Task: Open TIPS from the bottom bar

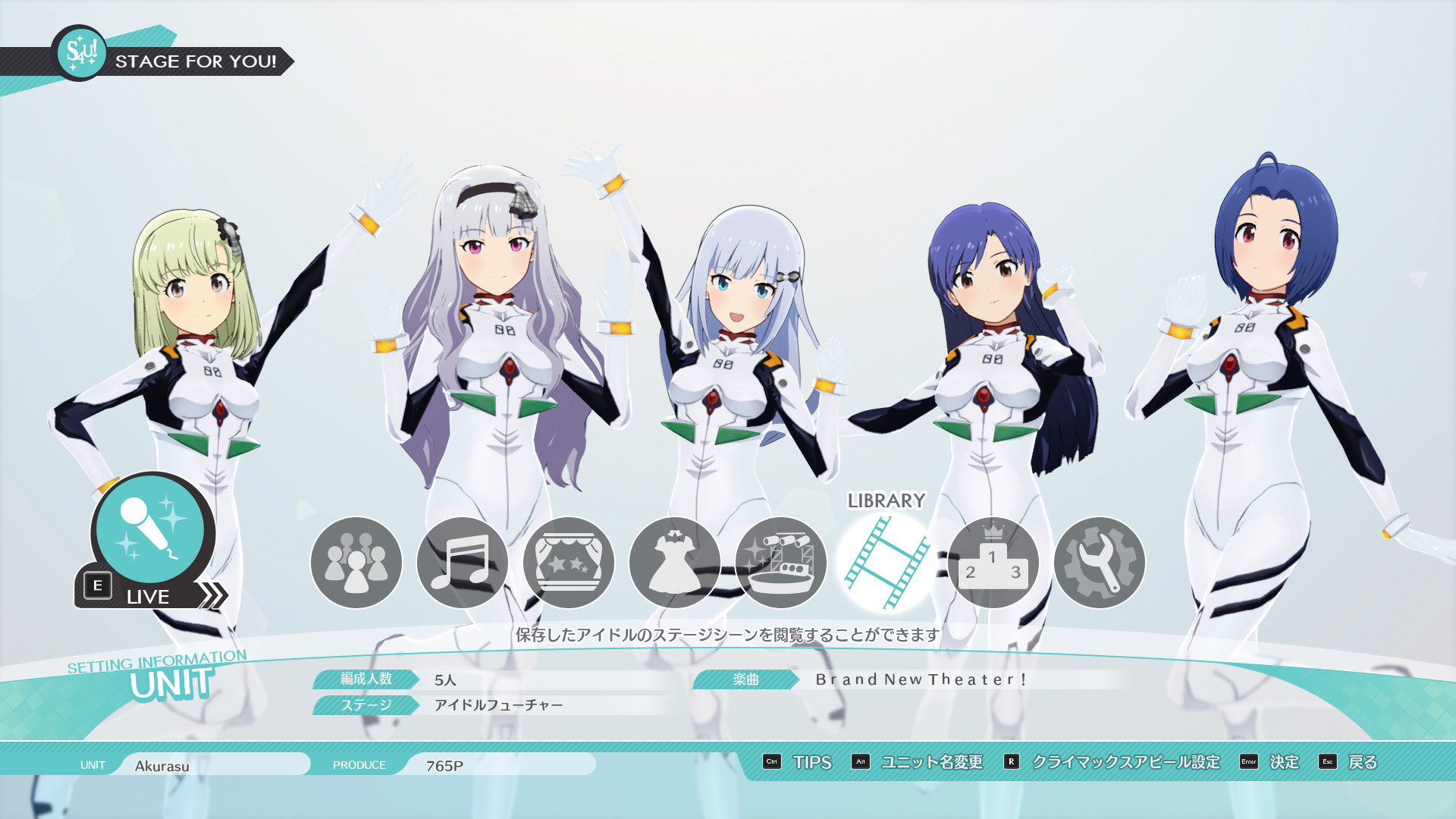Action: (811, 763)
